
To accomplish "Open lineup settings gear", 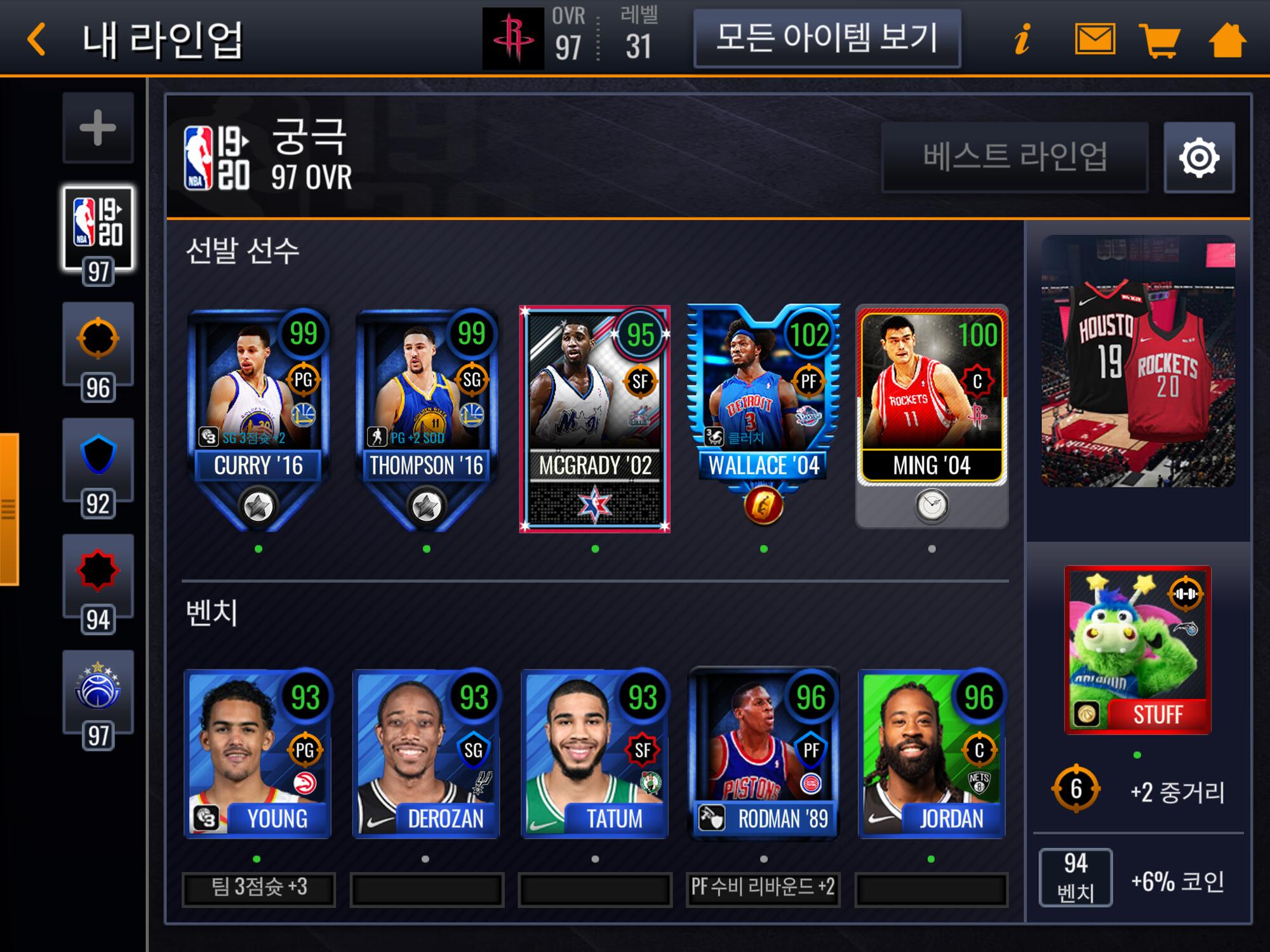I will click(x=1199, y=157).
